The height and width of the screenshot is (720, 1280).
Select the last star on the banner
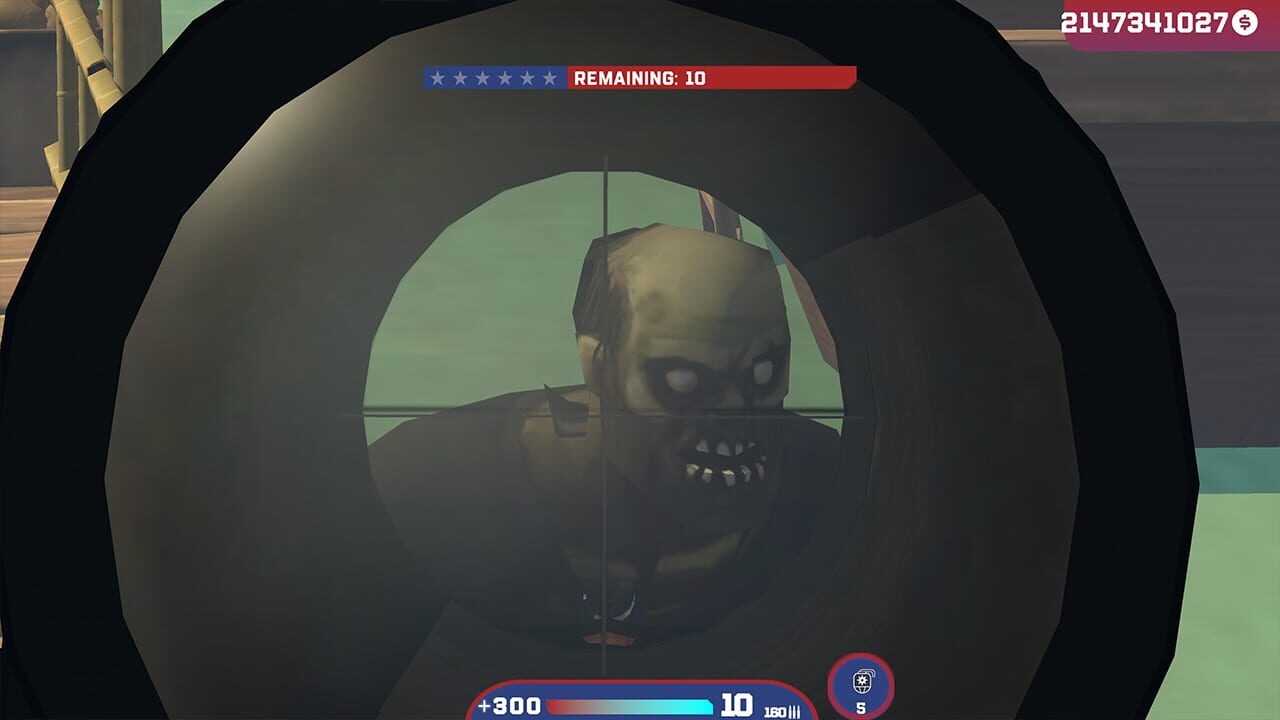550,78
